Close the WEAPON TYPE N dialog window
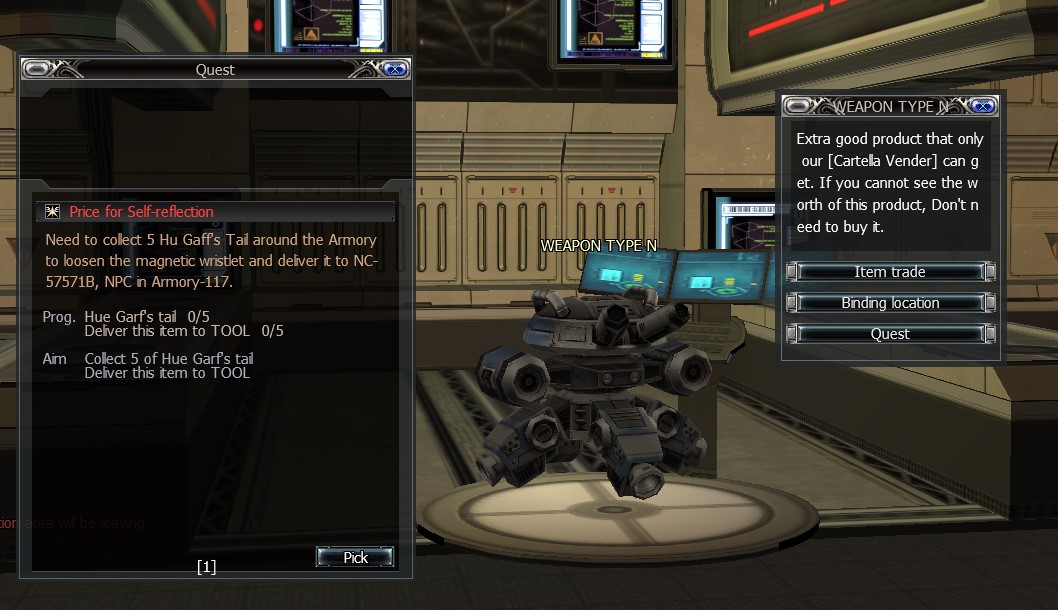This screenshot has height=610, width=1058. (x=983, y=106)
